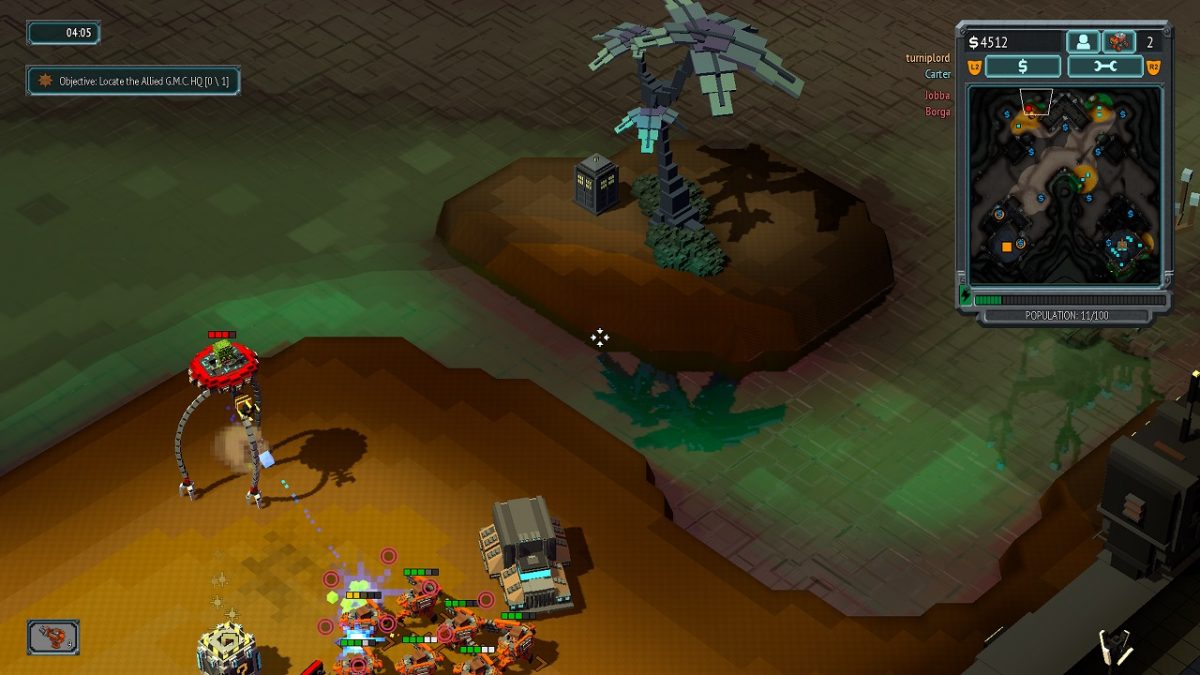Screen dimensions: 1200x675
Task: Open the wrench build menu
Action: pyautogui.click(x=1105, y=67)
